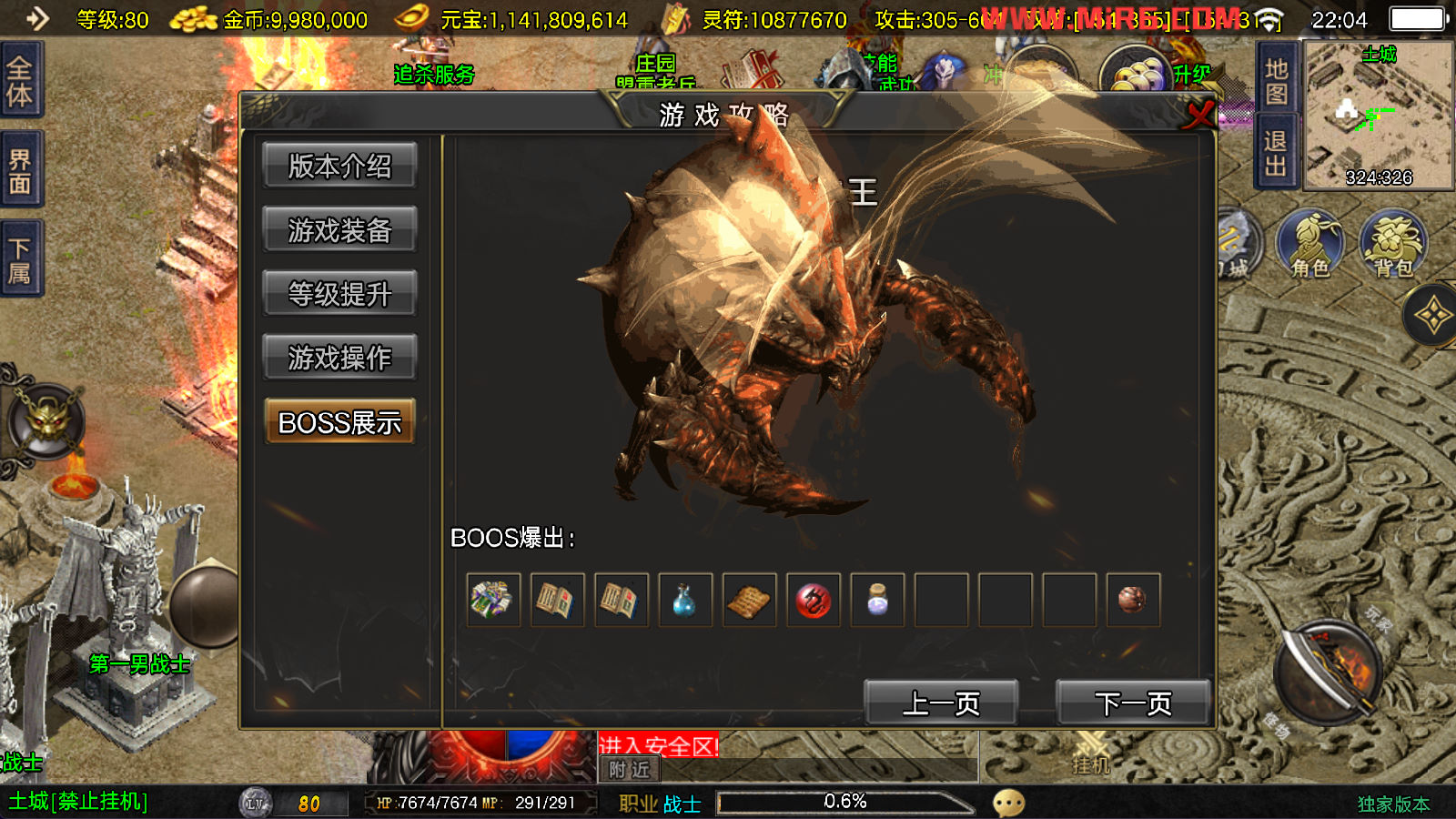Select the scroll drop item slot

point(749,600)
